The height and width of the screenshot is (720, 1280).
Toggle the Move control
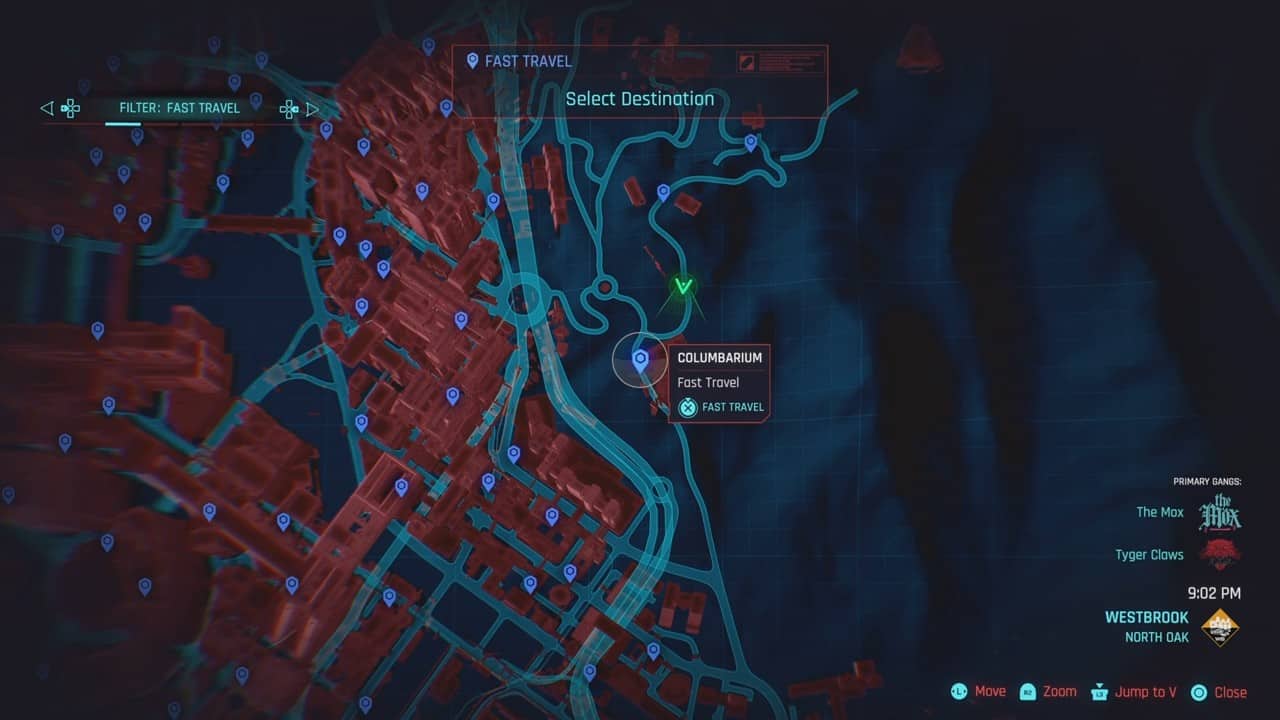977,691
